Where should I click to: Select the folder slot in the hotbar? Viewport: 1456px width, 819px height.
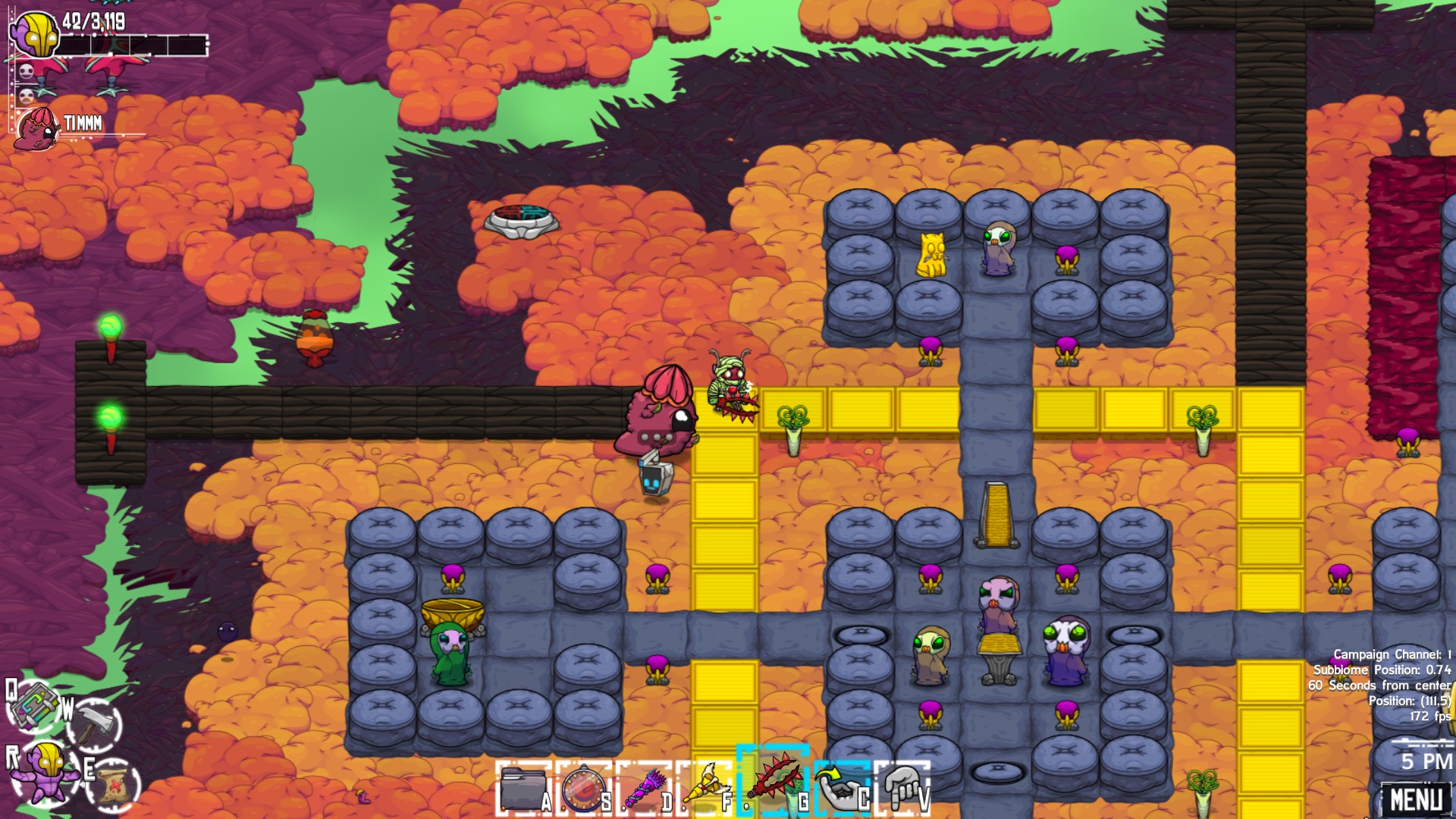[x=523, y=789]
